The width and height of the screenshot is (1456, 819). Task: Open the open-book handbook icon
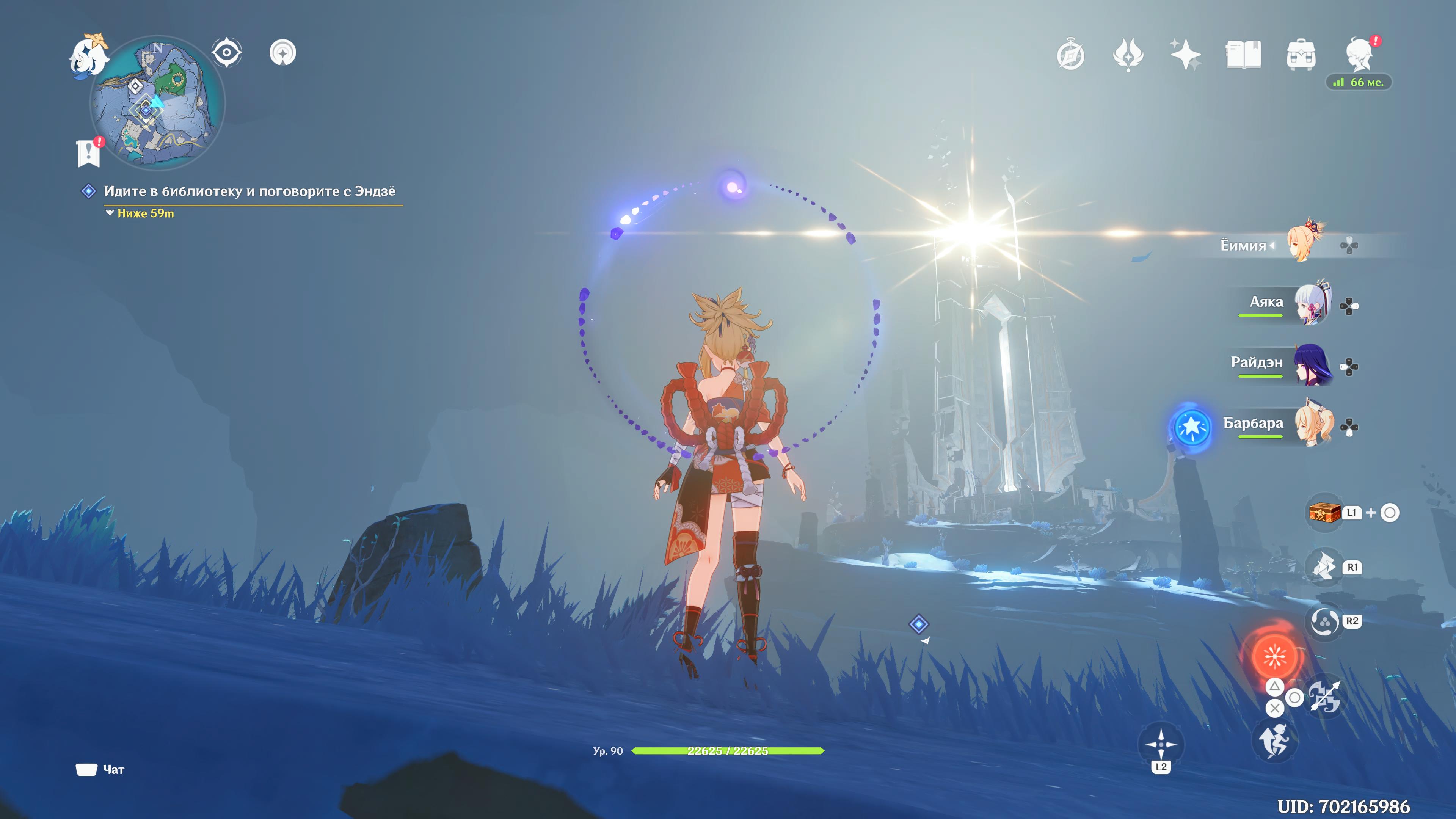point(1244,55)
